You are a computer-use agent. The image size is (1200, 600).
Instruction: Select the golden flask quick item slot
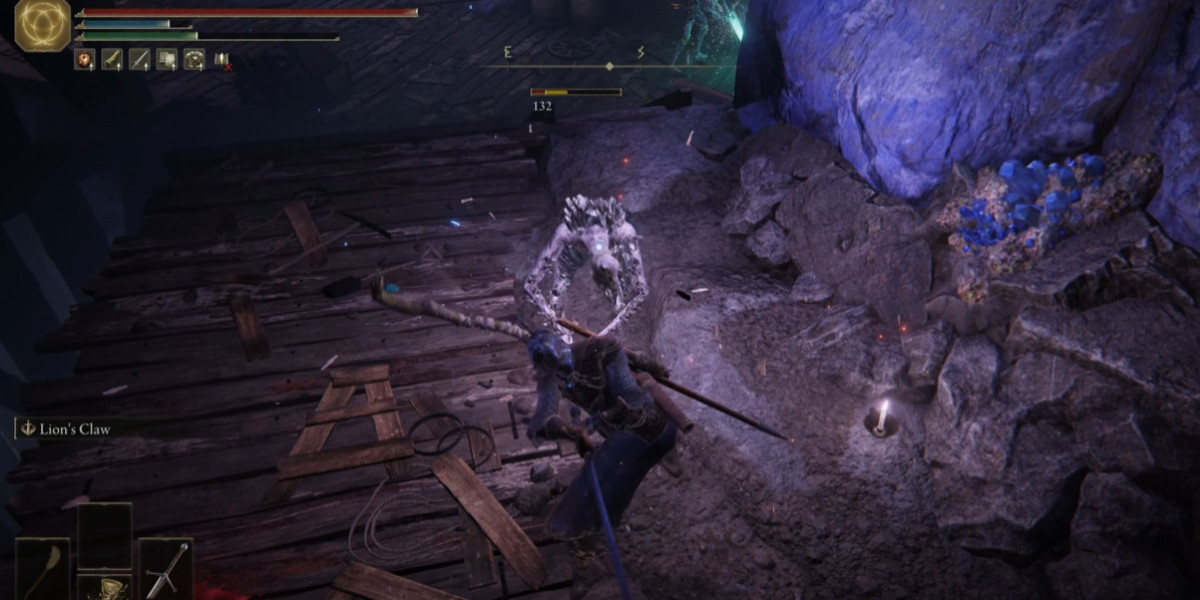point(104,587)
